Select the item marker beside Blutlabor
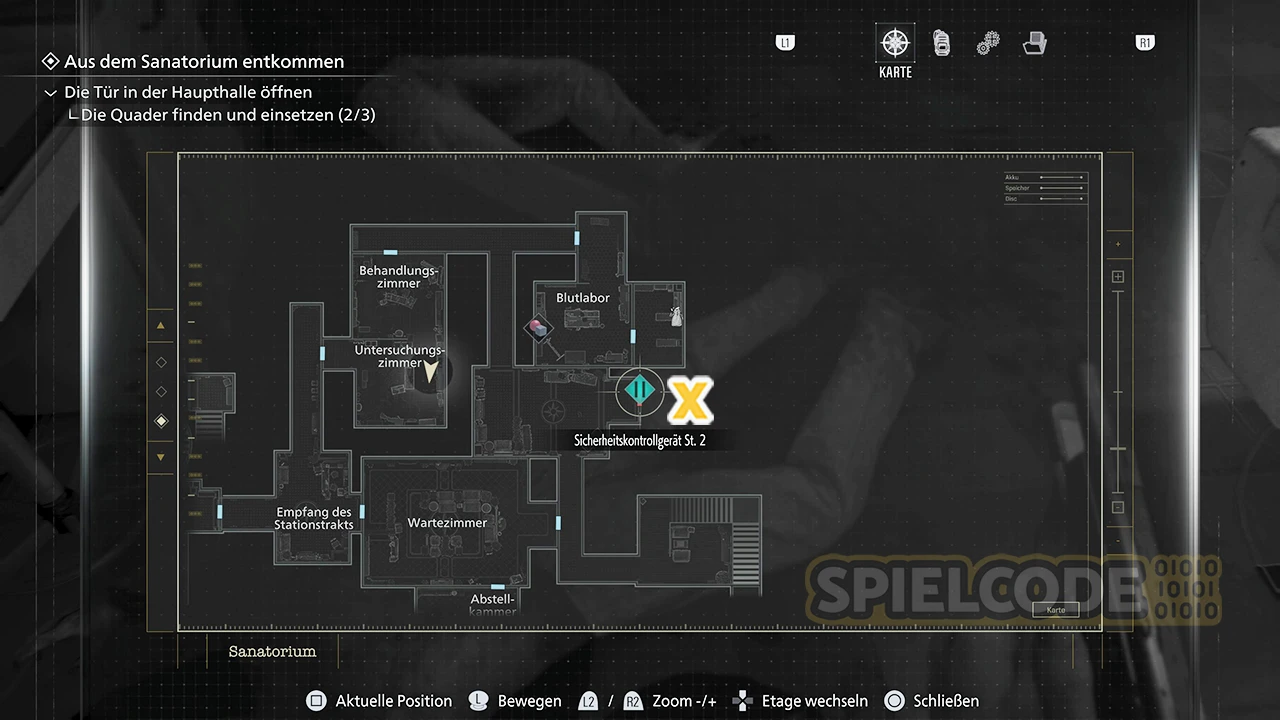Viewport: 1280px width, 720px height. tap(539, 327)
